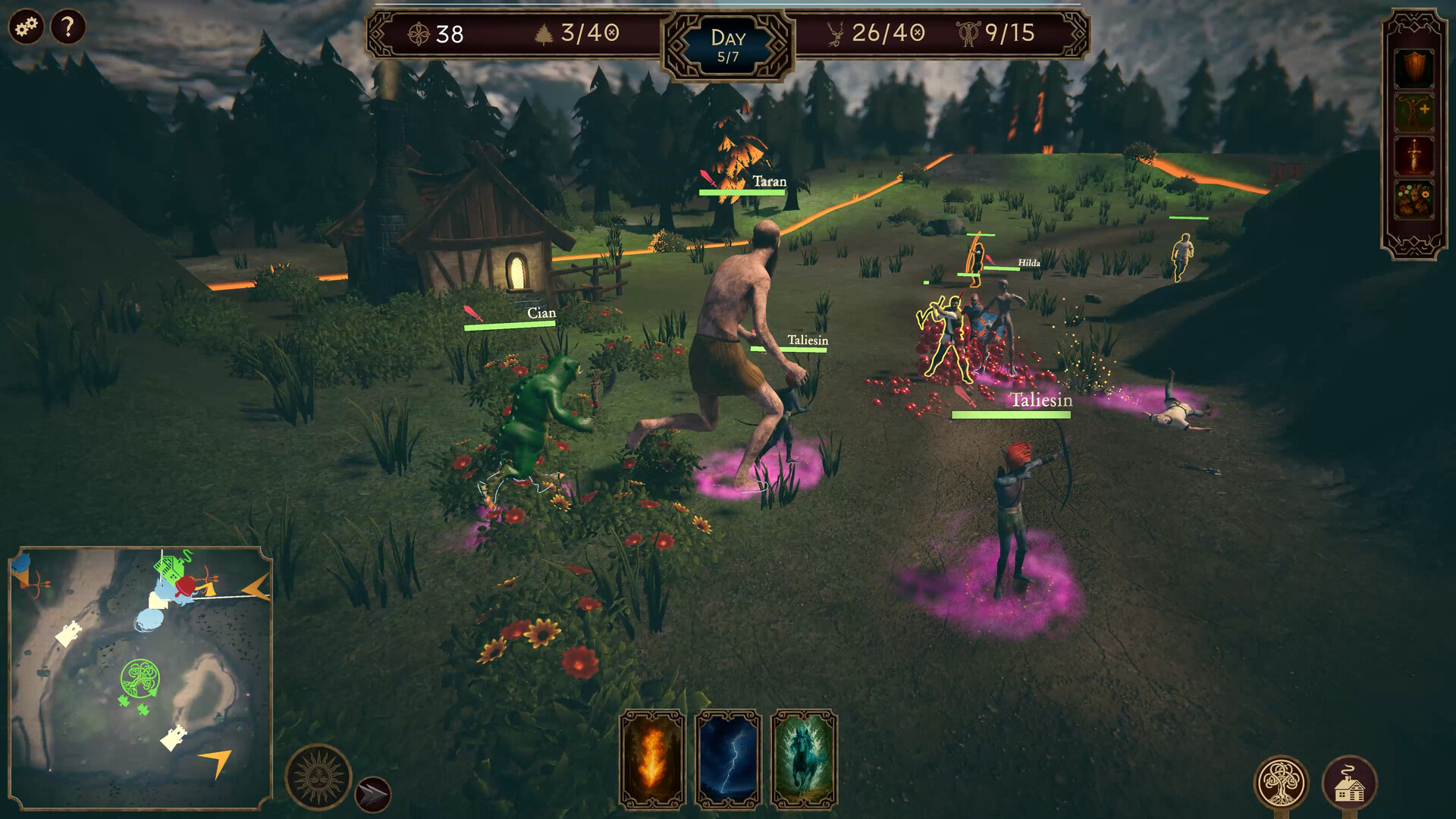1456x819 pixels.
Task: Click the question mark help button
Action: 67,28
